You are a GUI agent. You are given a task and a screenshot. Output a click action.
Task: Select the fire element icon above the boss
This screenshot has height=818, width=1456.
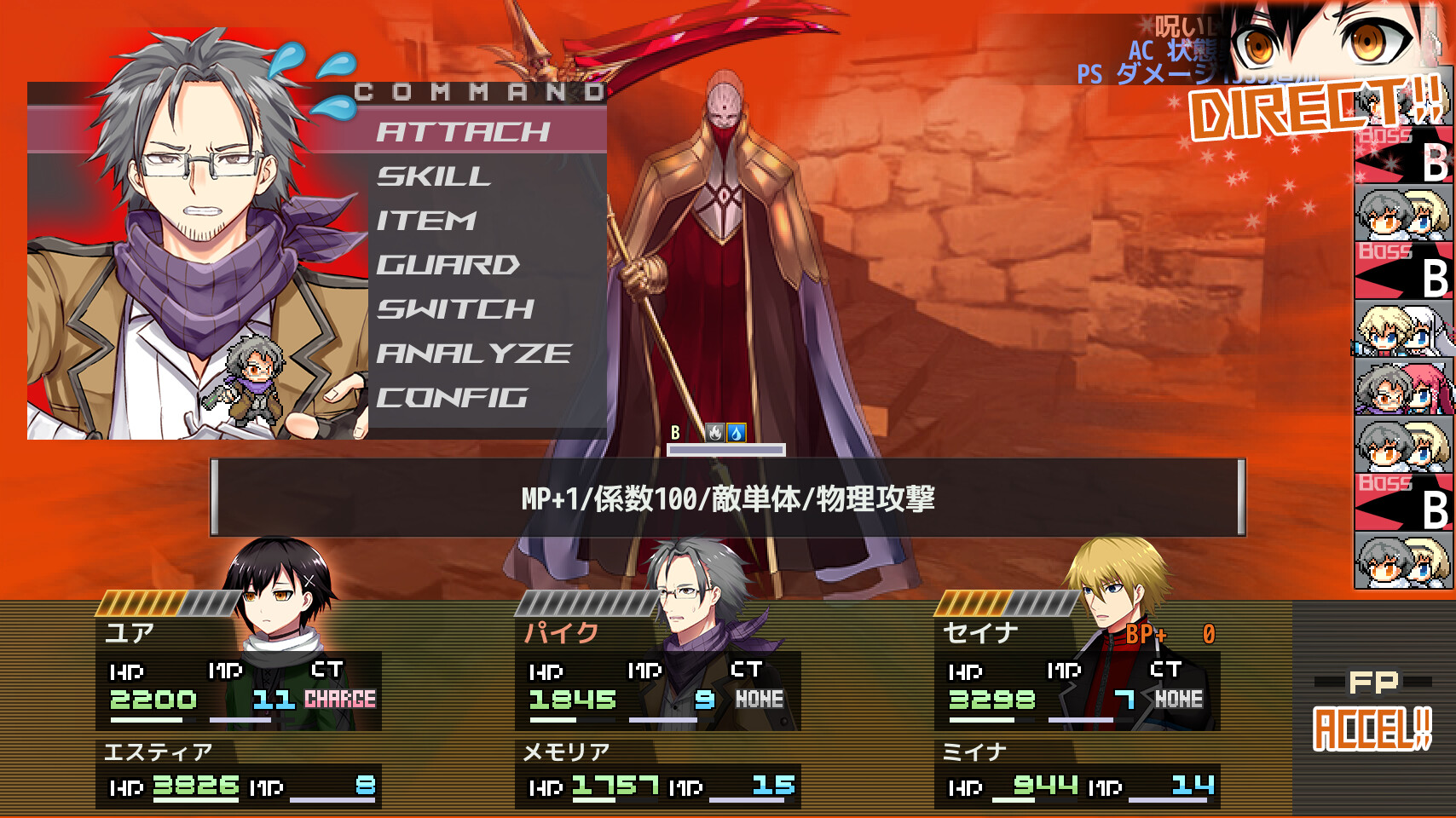713,432
